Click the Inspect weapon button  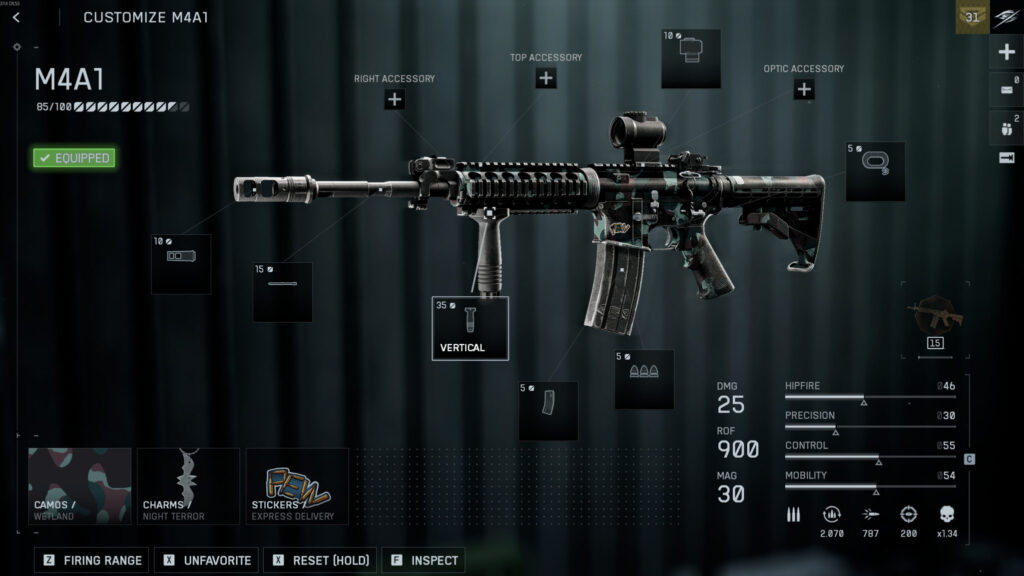tap(423, 560)
